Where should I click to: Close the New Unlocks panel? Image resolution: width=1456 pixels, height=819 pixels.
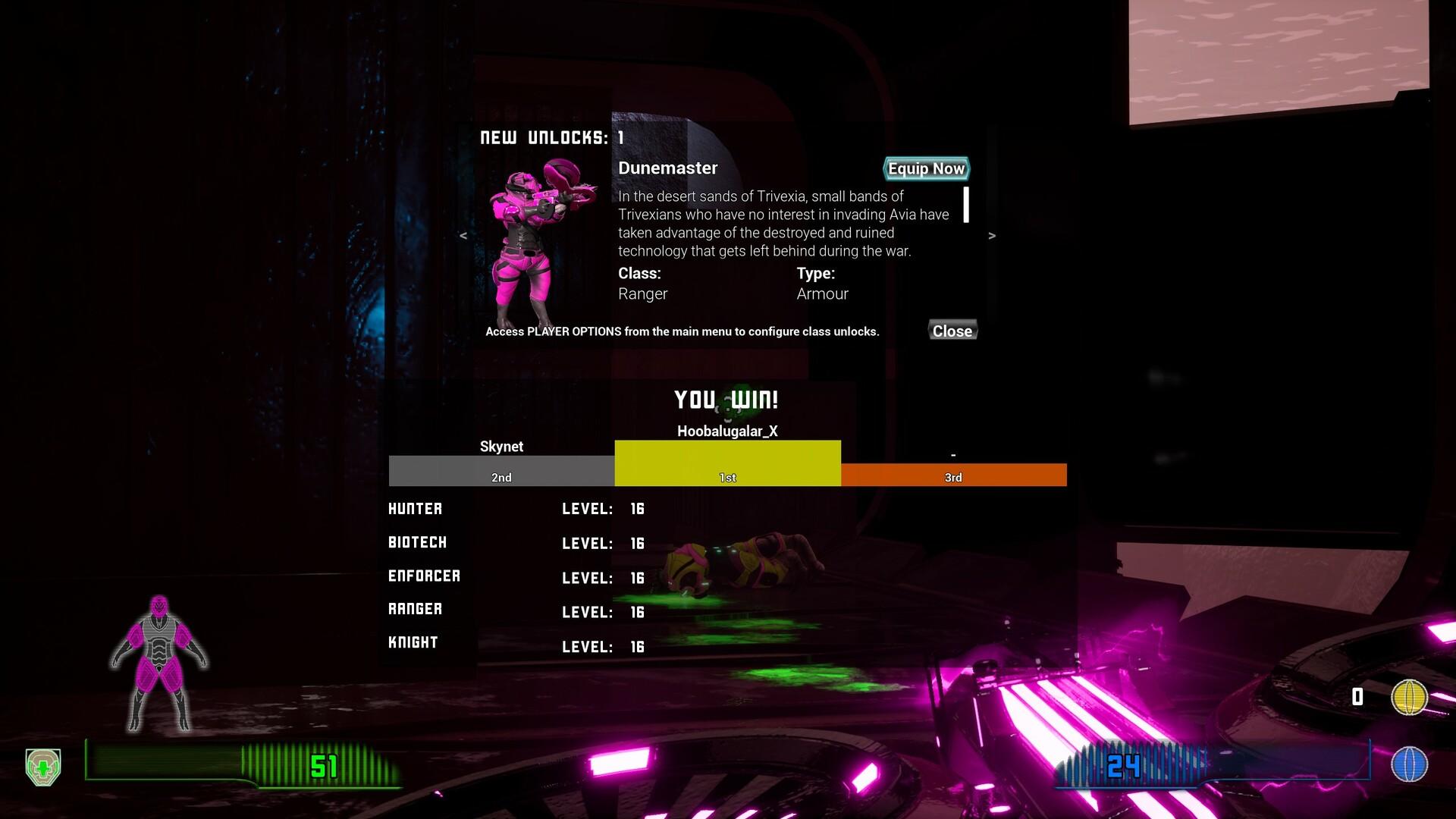coord(952,331)
